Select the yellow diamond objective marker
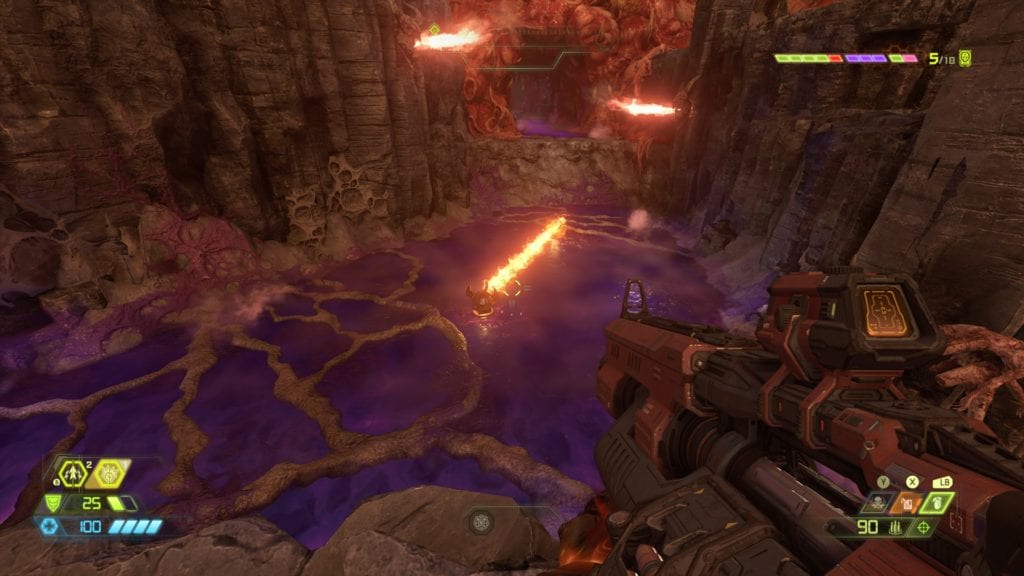This screenshot has width=1024, height=576. pos(435,30)
